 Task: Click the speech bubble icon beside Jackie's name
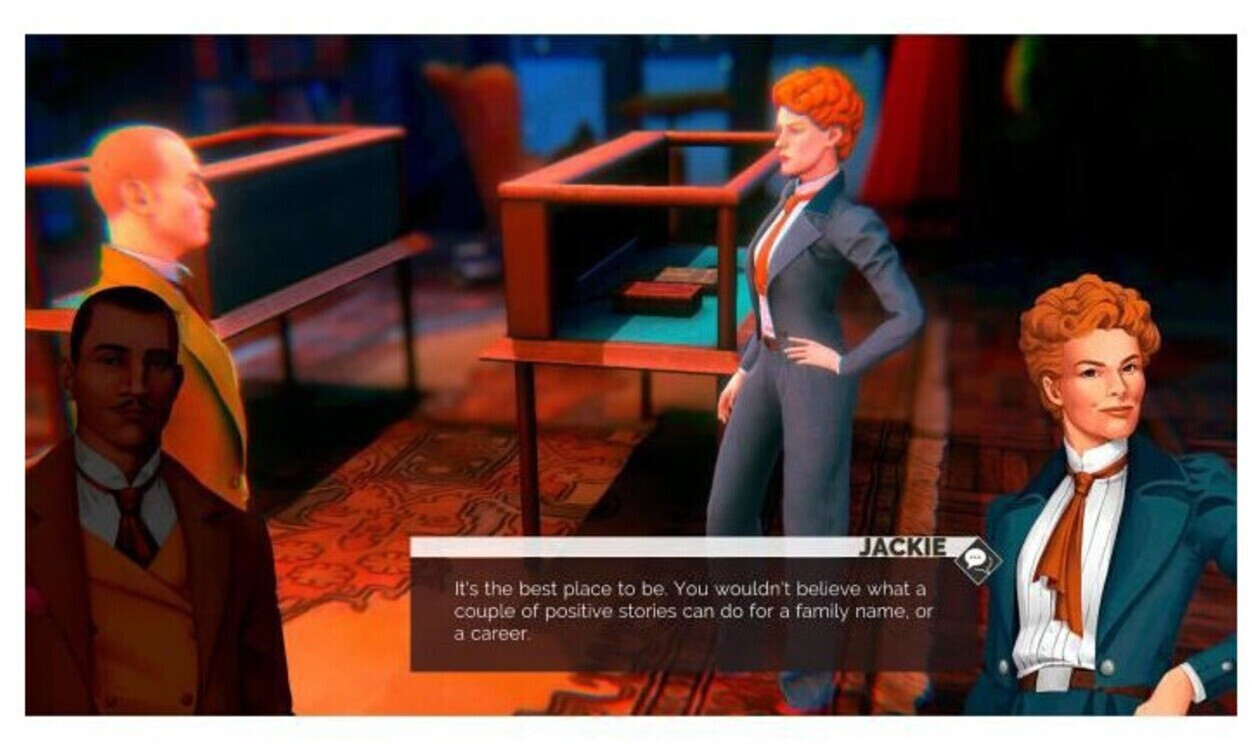coord(976,560)
